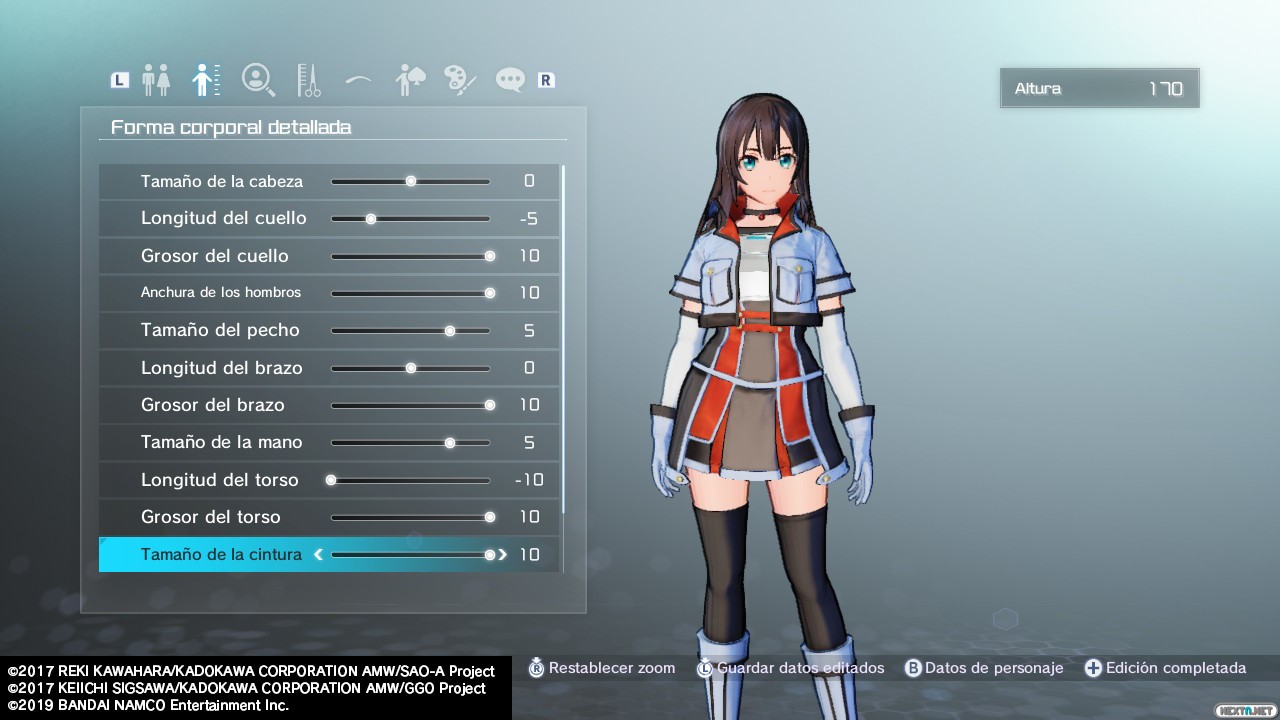This screenshot has width=1280, height=720.
Task: Switch to the eyebrow tab
Action: tap(358, 80)
